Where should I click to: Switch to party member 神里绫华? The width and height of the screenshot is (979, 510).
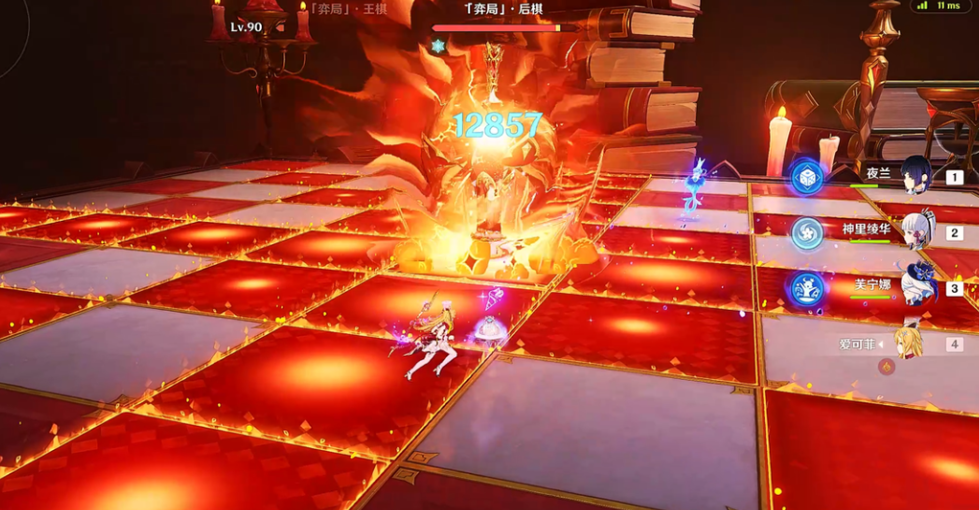point(915,232)
